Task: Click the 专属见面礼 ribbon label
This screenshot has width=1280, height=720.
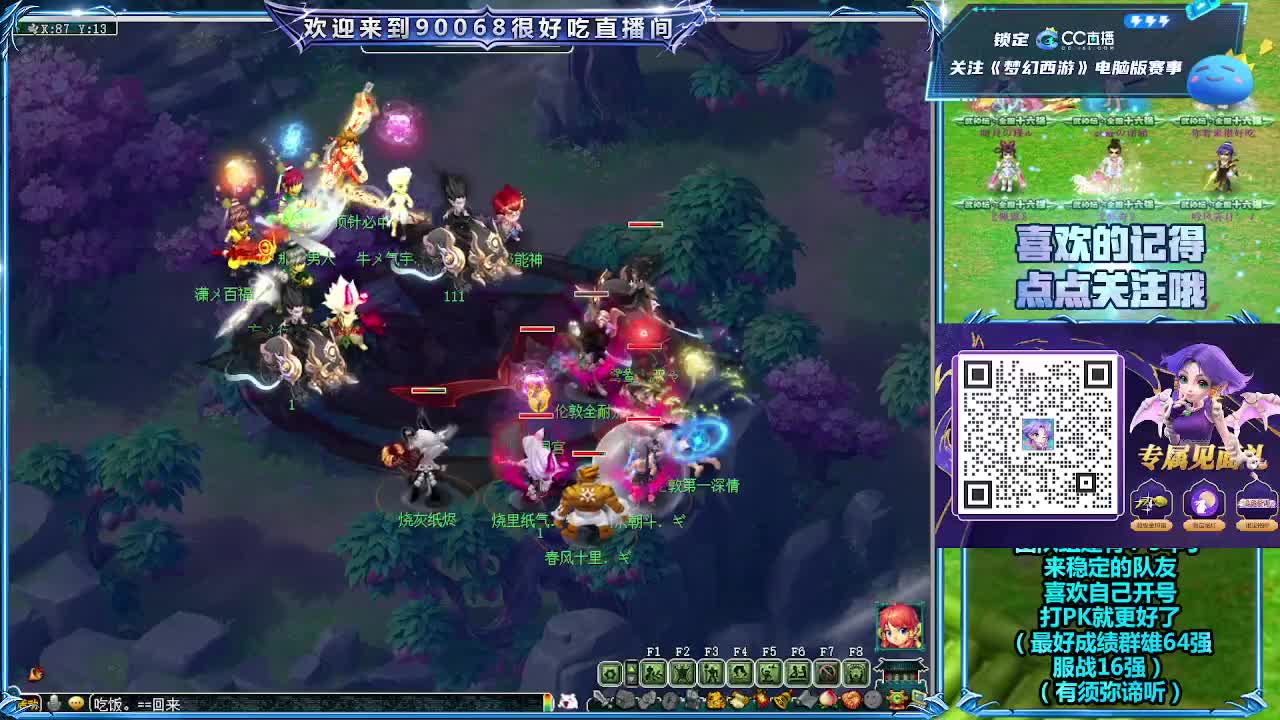Action: click(x=1201, y=457)
